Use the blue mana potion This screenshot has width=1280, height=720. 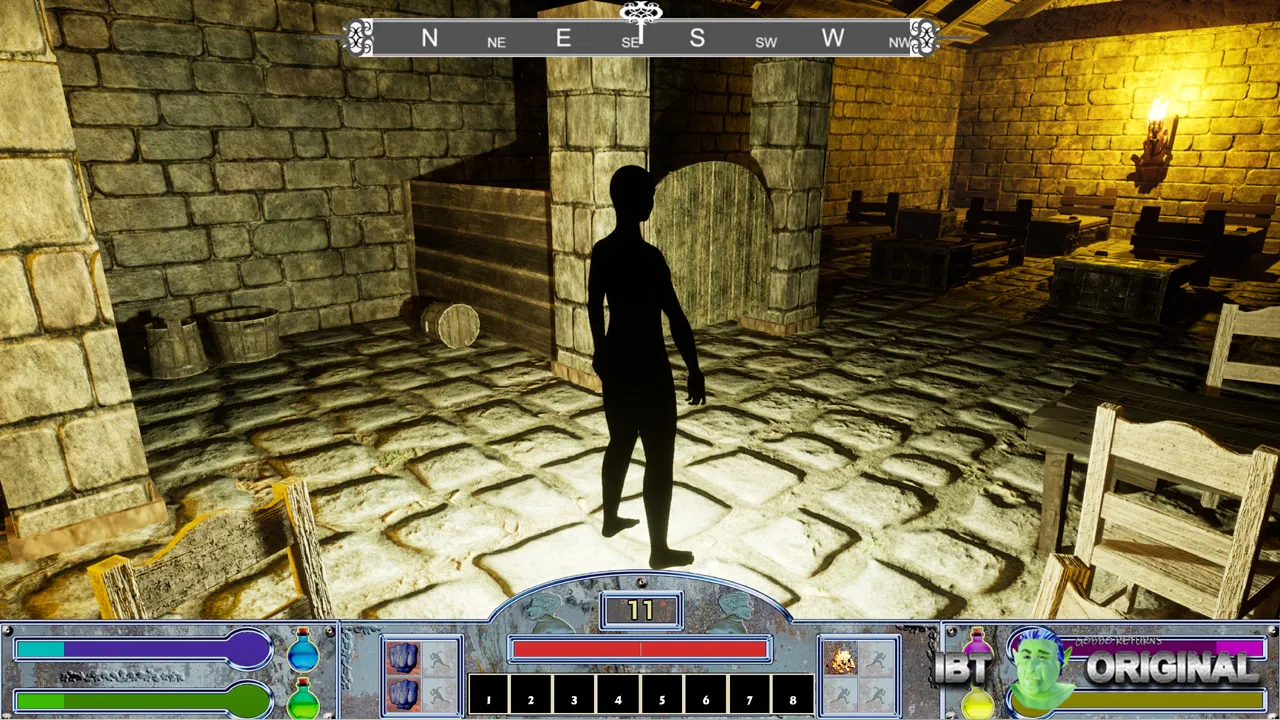point(303,651)
